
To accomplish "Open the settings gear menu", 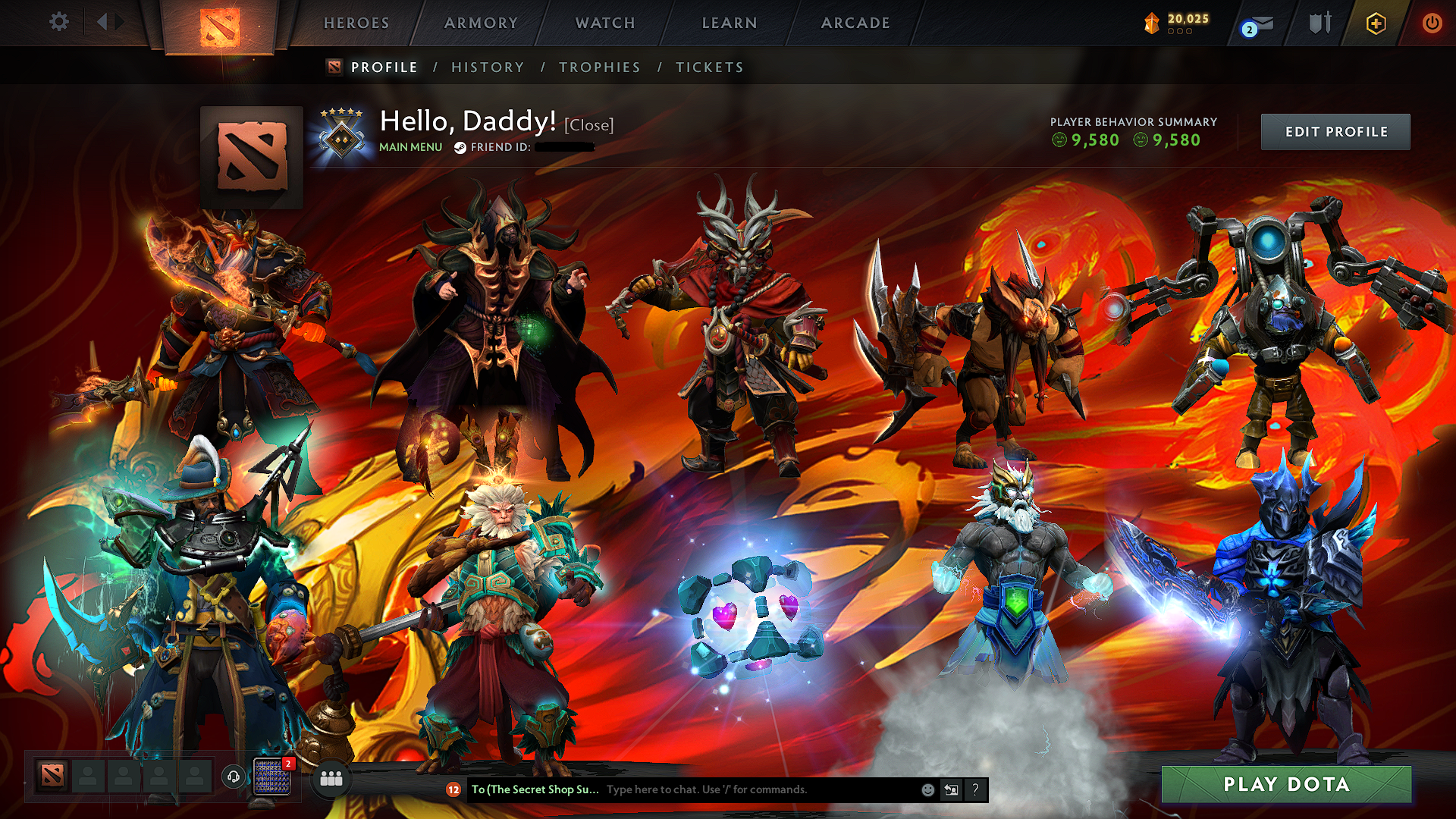I will coord(59,22).
